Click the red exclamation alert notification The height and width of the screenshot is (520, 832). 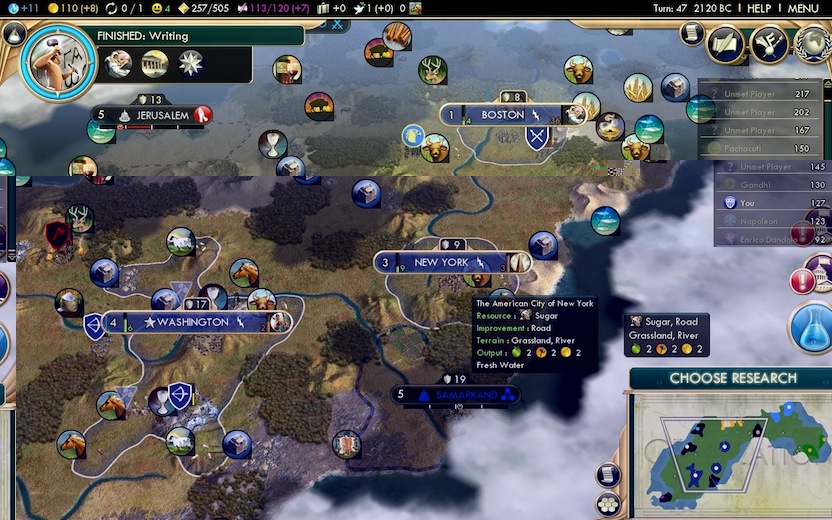(x=802, y=281)
